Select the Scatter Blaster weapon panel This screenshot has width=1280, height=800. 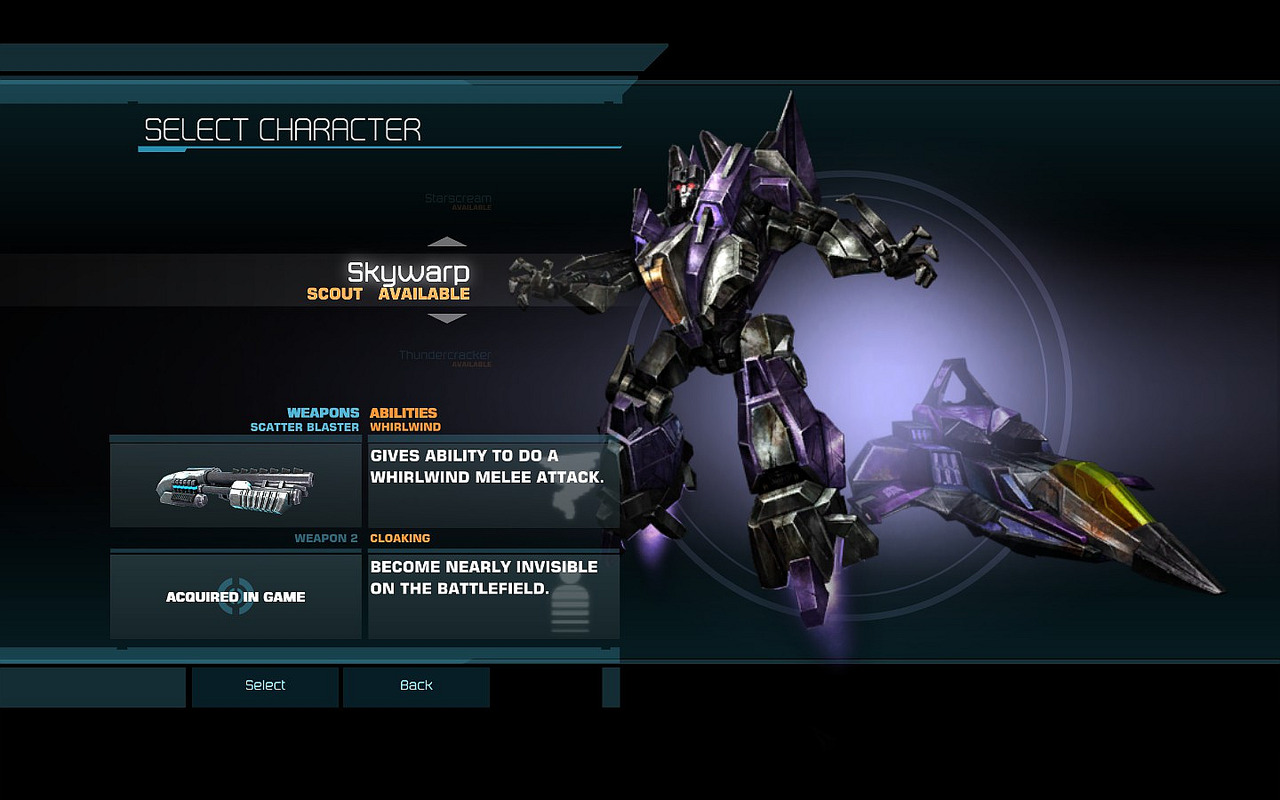236,485
